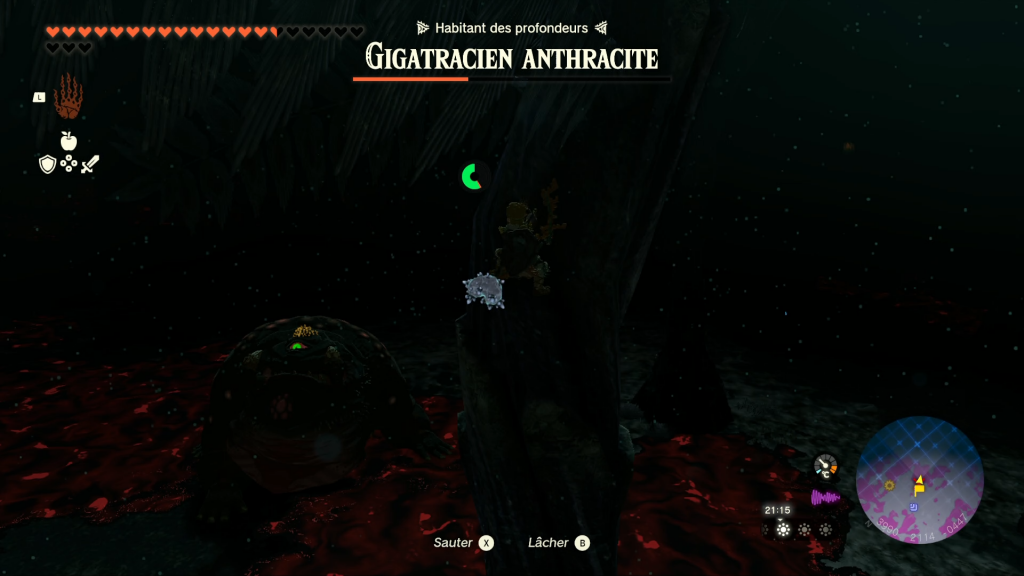
Task: Open the shield quick-select icon
Action: click(47, 164)
